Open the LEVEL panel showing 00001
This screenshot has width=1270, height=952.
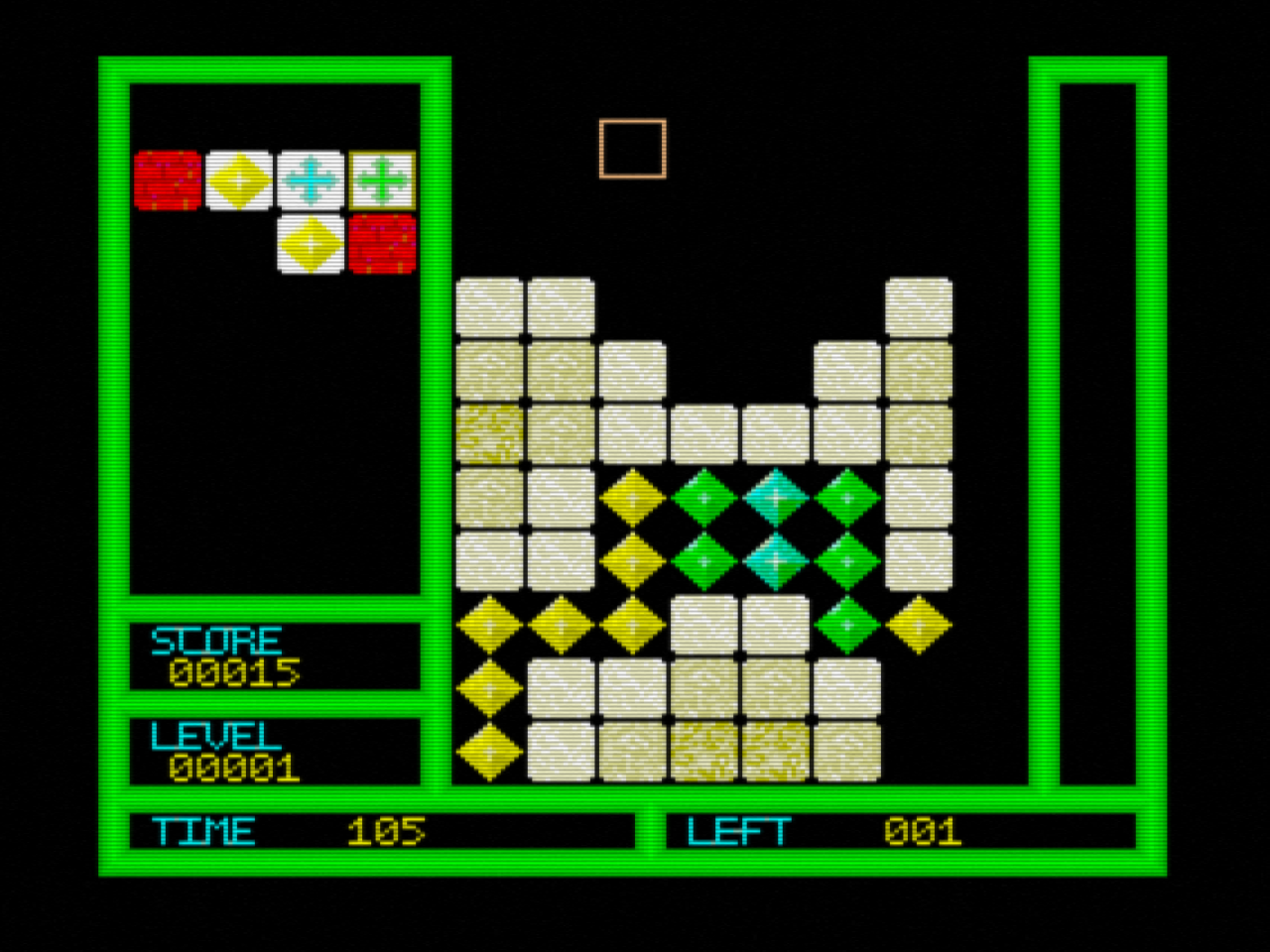click(x=273, y=752)
